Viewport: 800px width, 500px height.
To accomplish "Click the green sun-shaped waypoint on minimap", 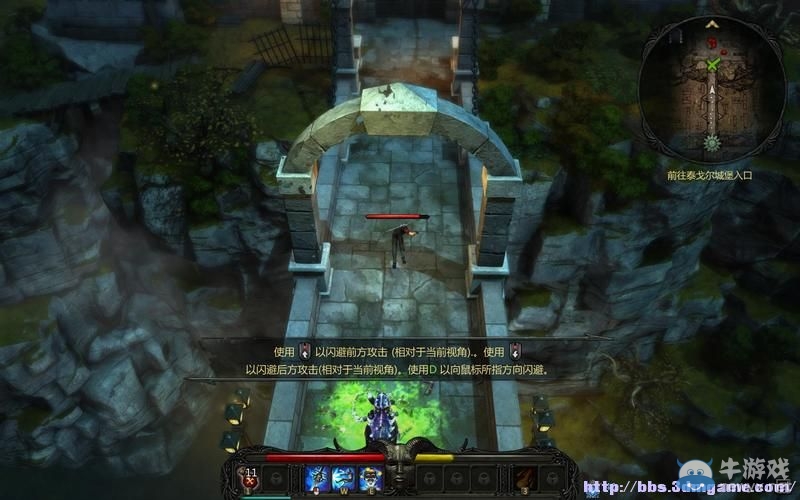I will 713,142.
